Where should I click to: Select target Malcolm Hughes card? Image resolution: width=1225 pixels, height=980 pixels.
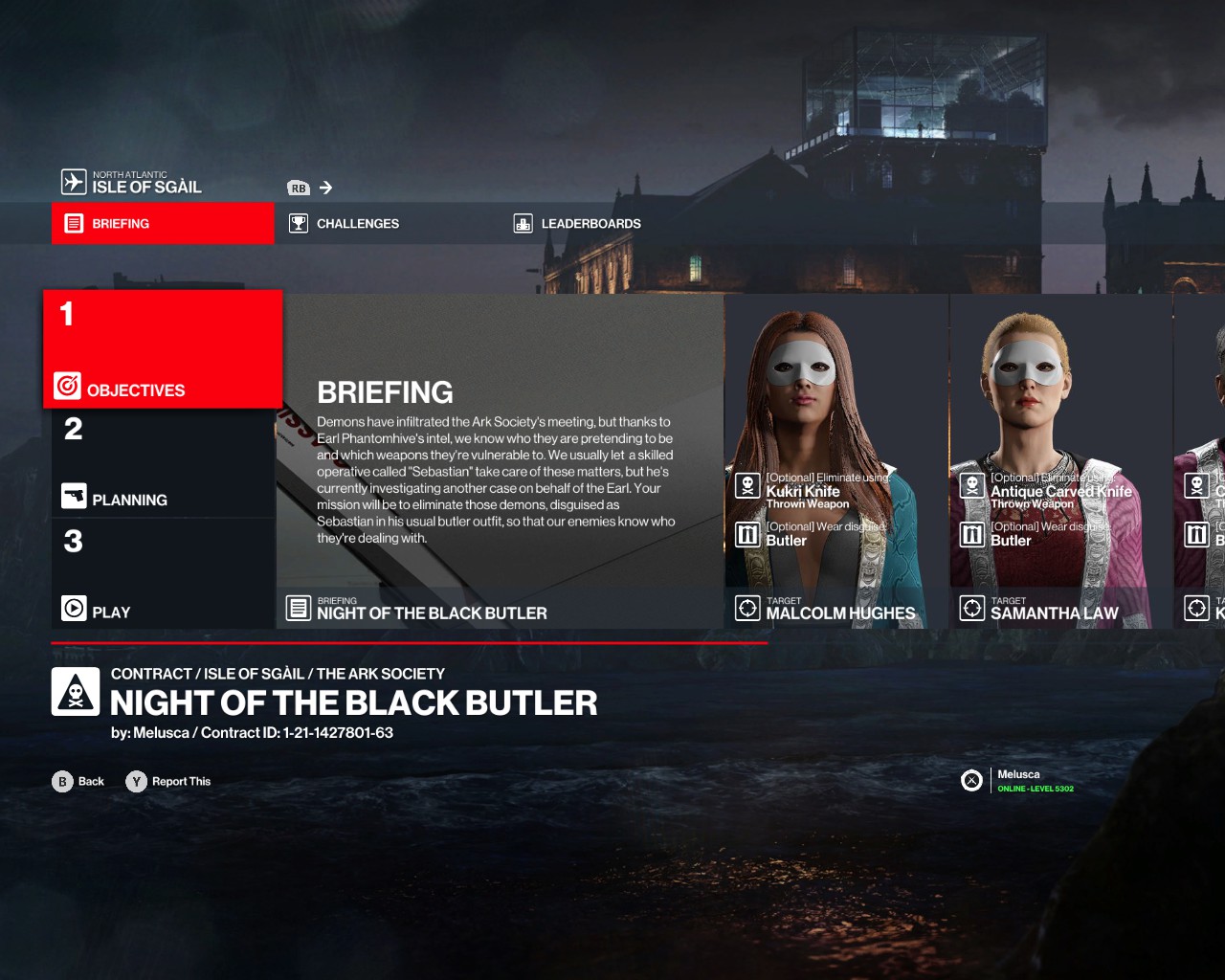[x=836, y=461]
